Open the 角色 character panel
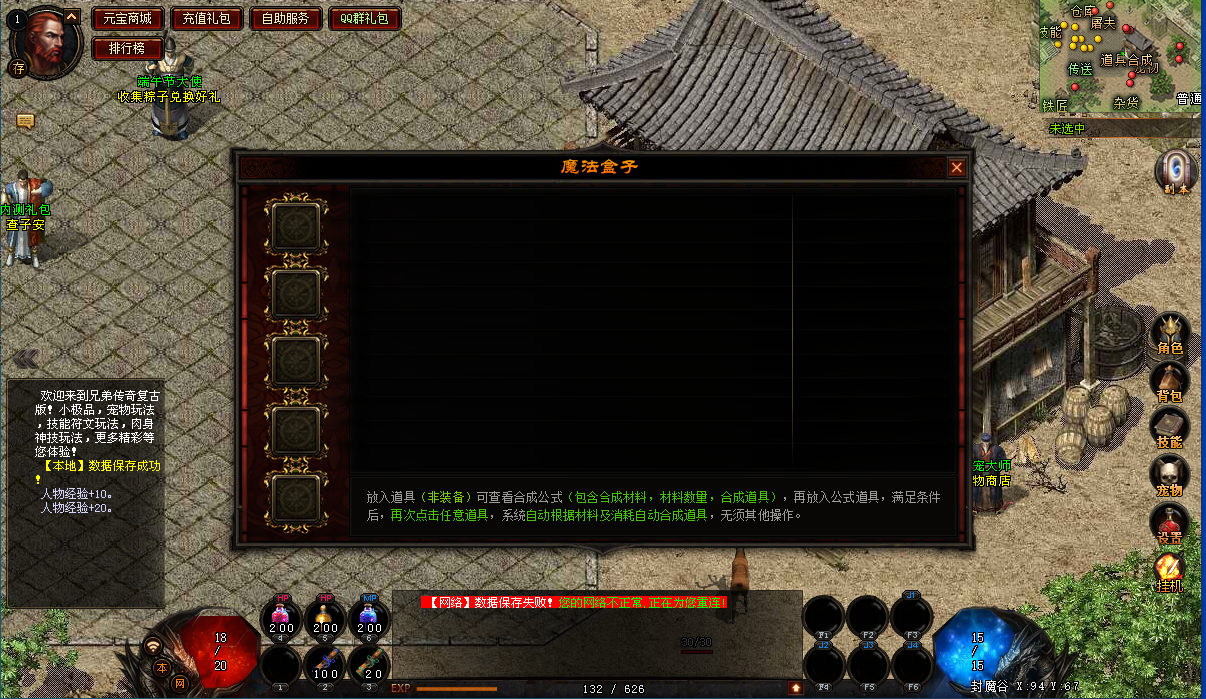 click(x=1169, y=334)
